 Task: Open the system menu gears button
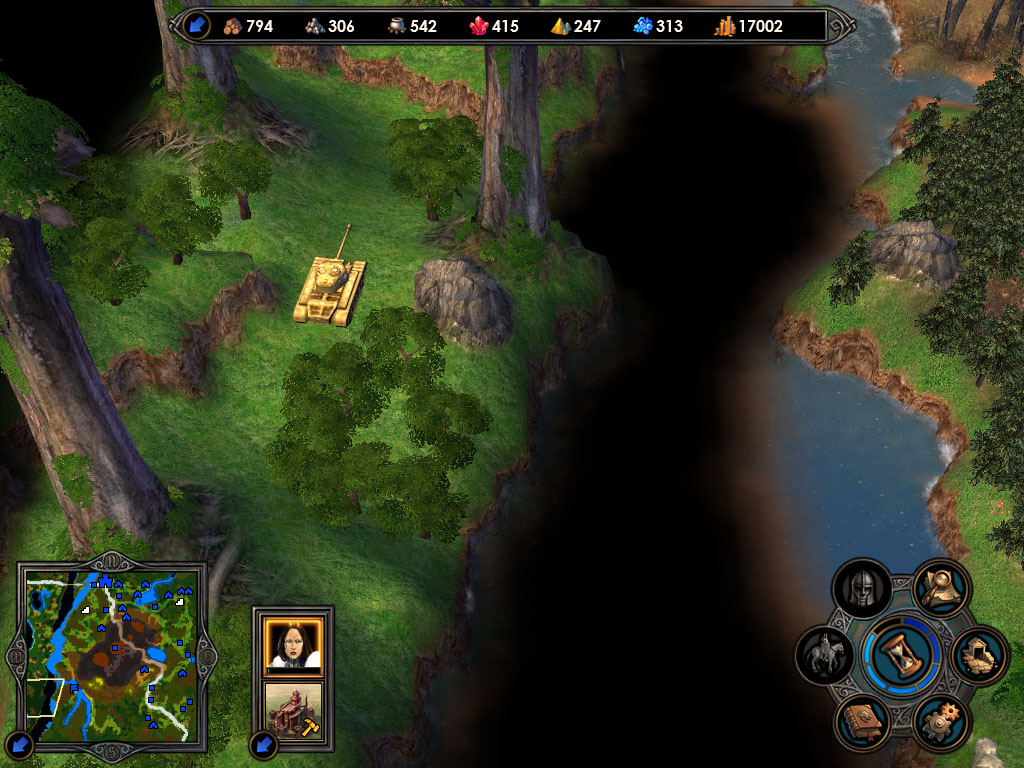[x=941, y=722]
